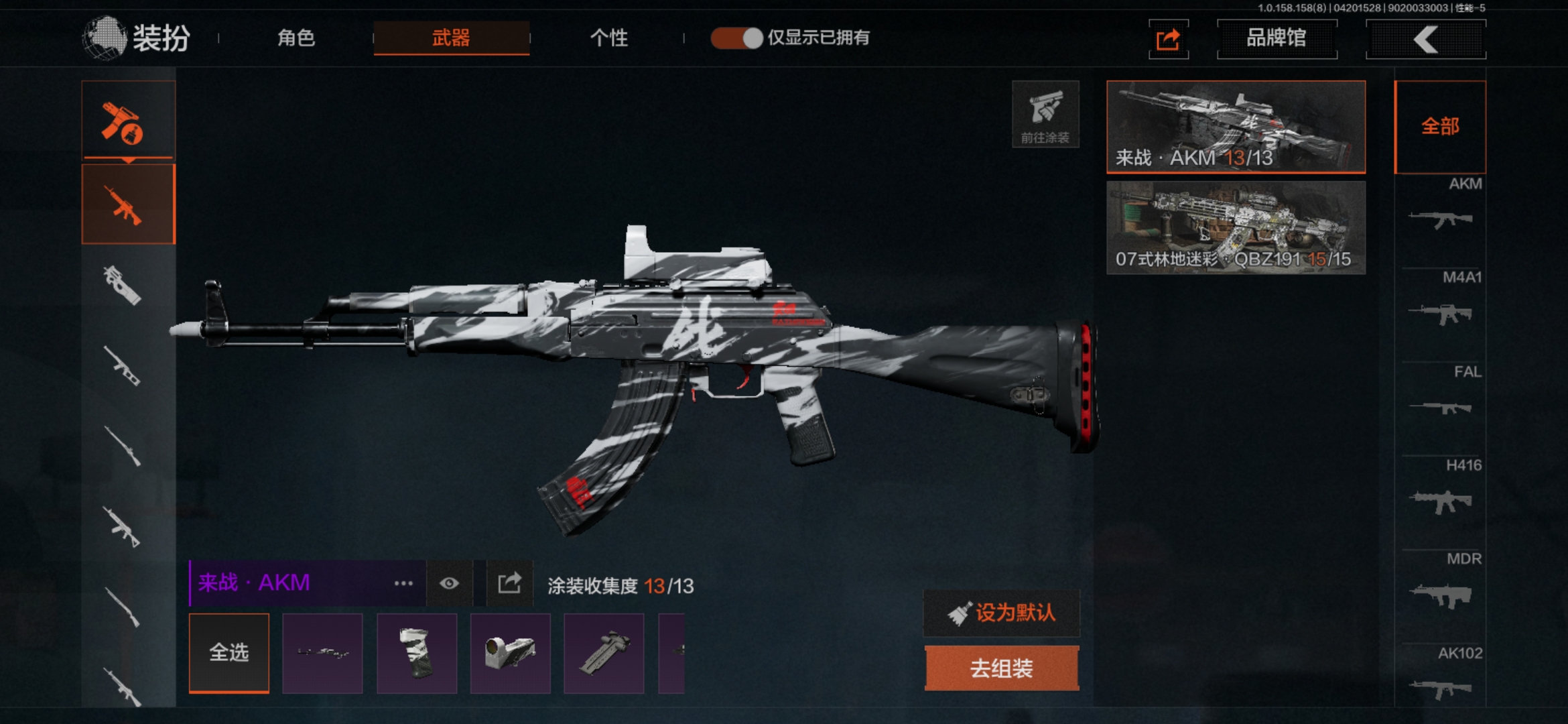The width and height of the screenshot is (1568, 724).
Task: Filter weapons by 全部
Action: [x=1440, y=127]
